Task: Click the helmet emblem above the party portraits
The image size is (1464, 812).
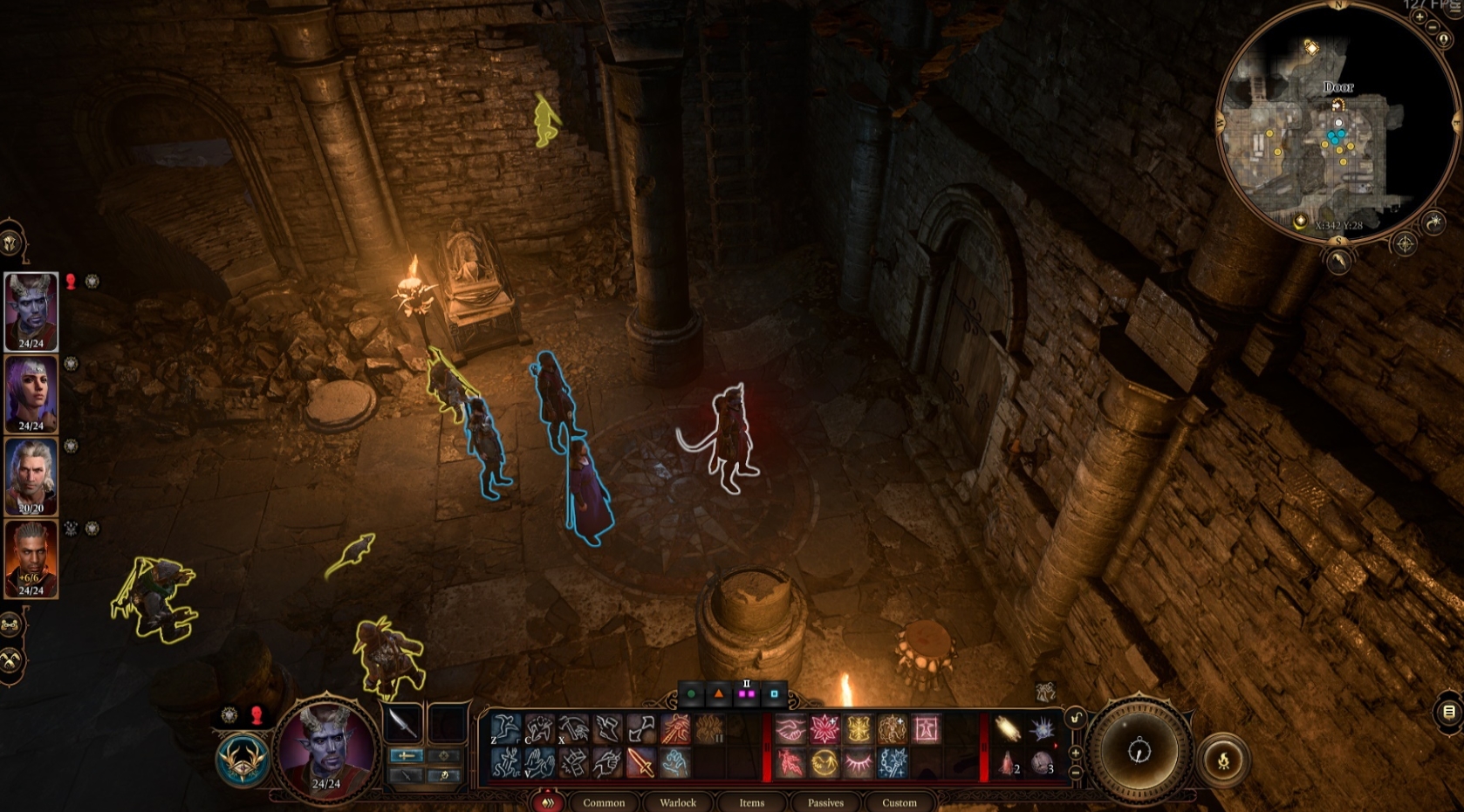Action: [9, 242]
